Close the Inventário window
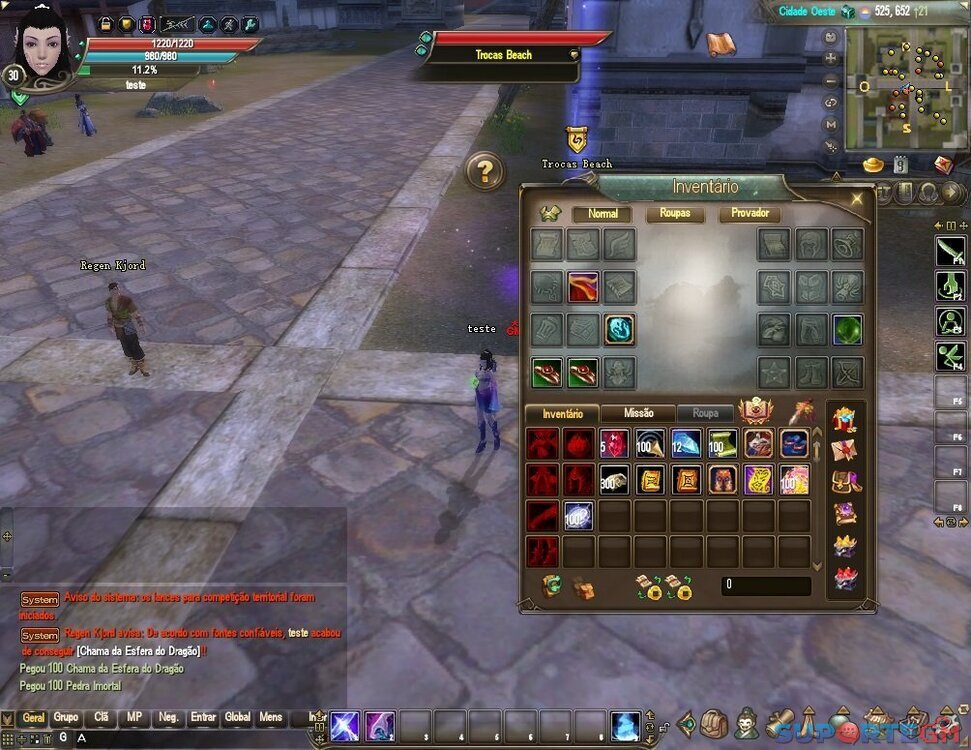 tap(856, 199)
